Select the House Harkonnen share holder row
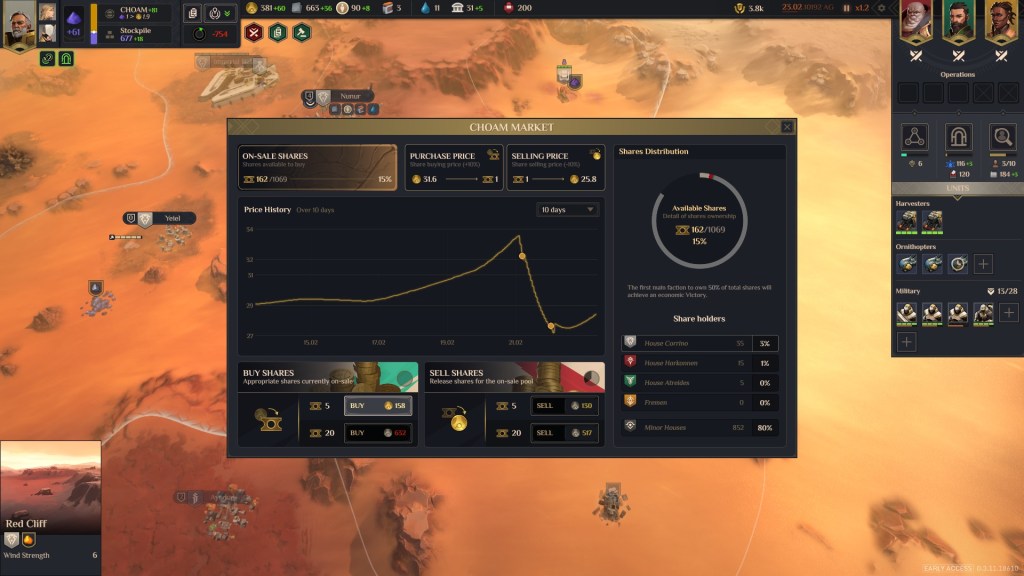Viewport: 1024px width, 576px height. [x=699, y=363]
